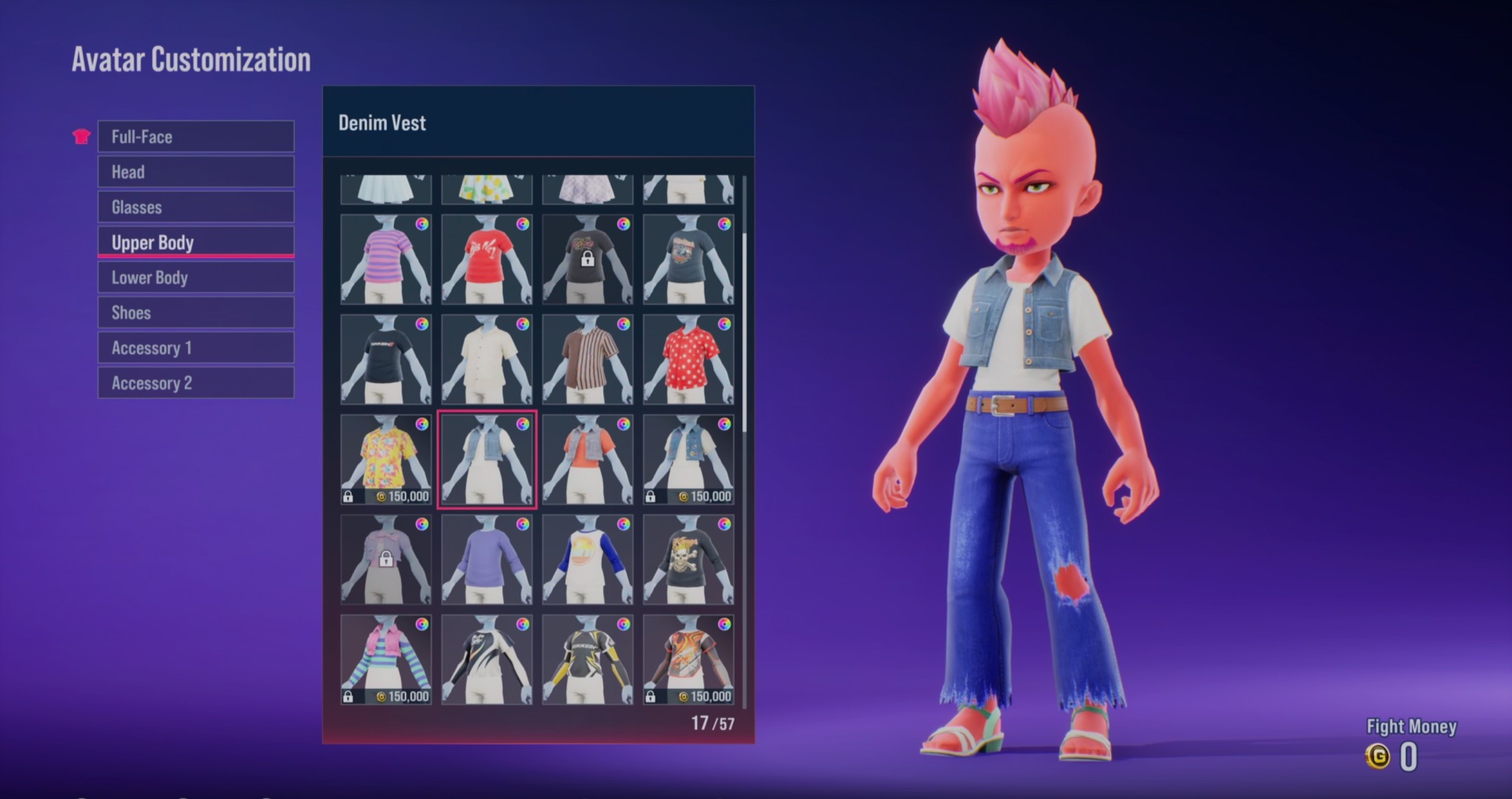Select the purple long-sleeve sweater
Screen dimensions: 1512x799
(486, 559)
